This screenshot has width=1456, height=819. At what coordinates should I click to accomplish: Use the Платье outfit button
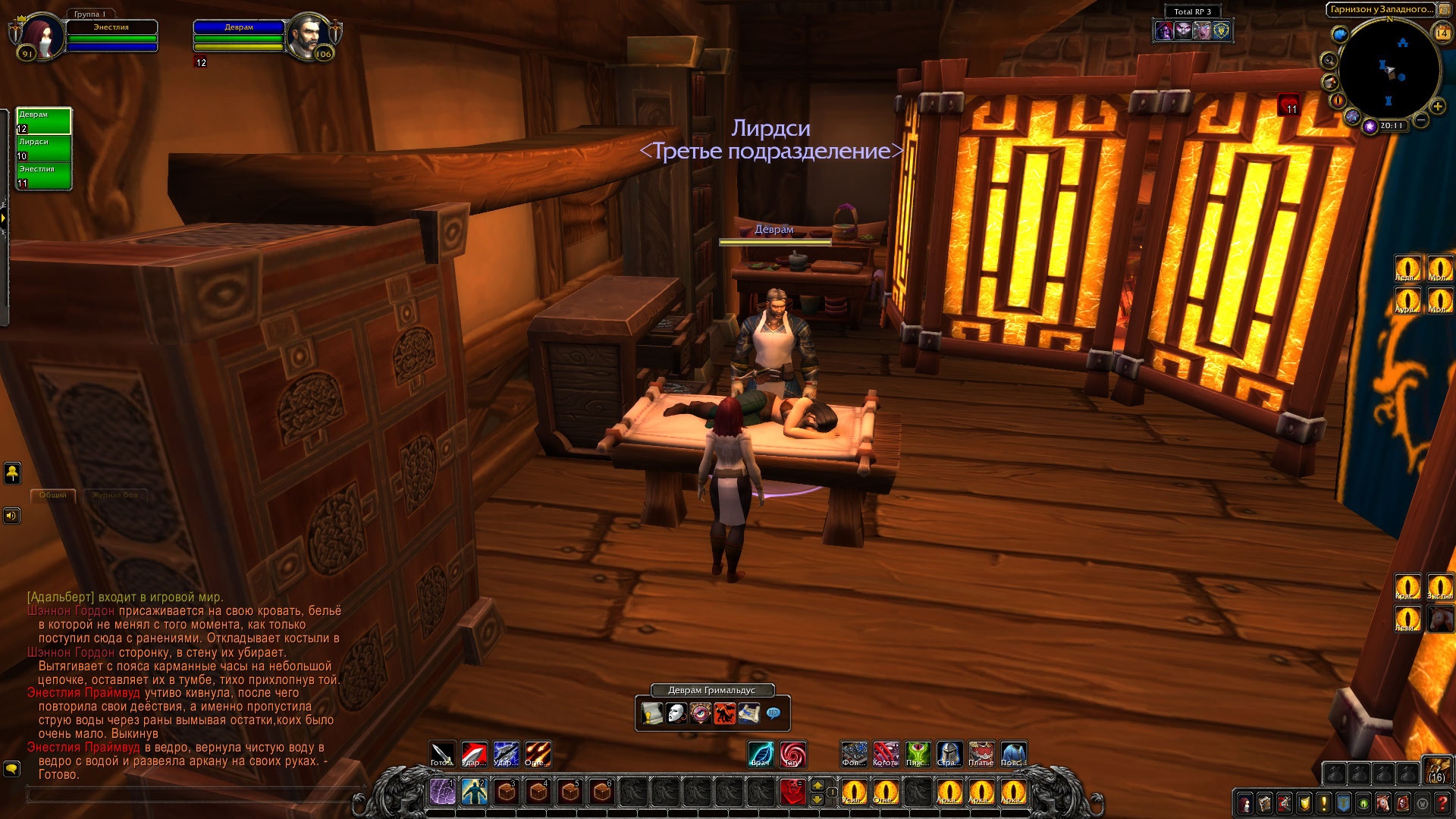pyautogui.click(x=981, y=754)
